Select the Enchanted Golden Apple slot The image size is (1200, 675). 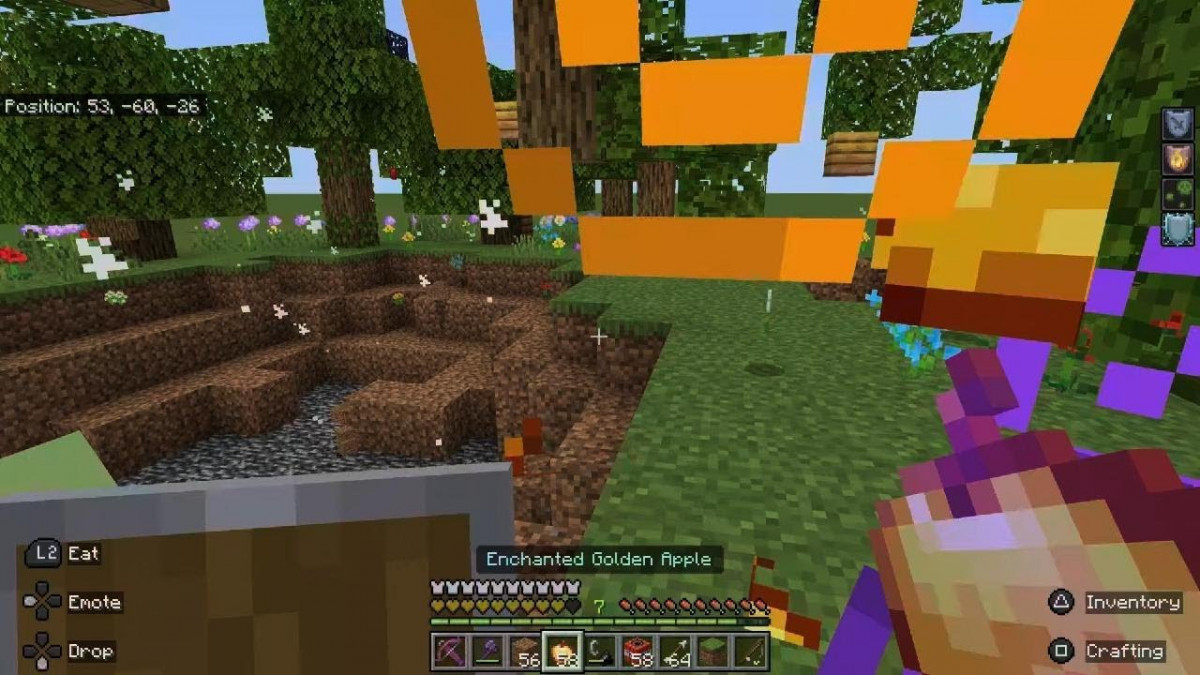561,651
